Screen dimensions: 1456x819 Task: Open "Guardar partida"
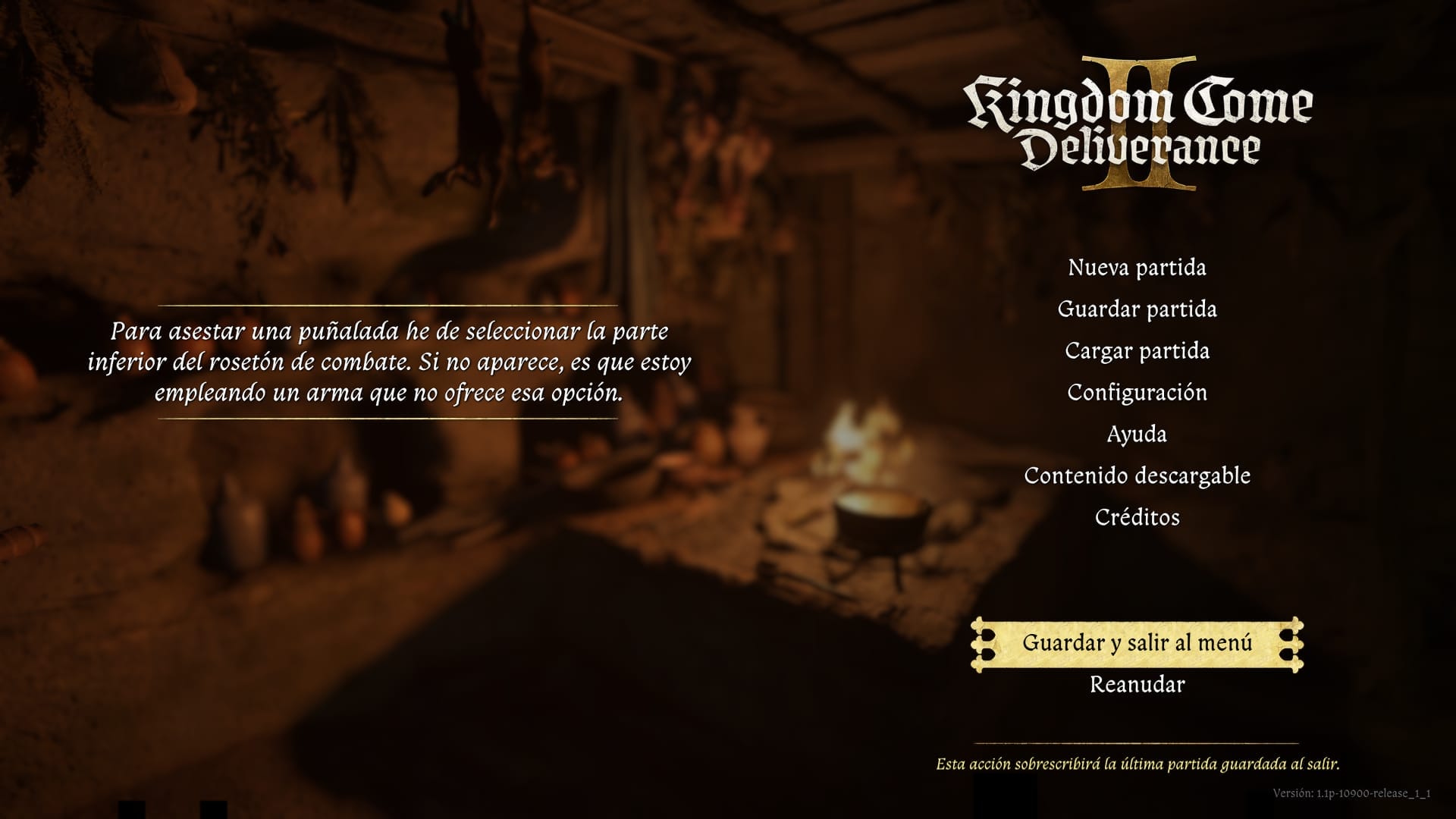point(1139,309)
